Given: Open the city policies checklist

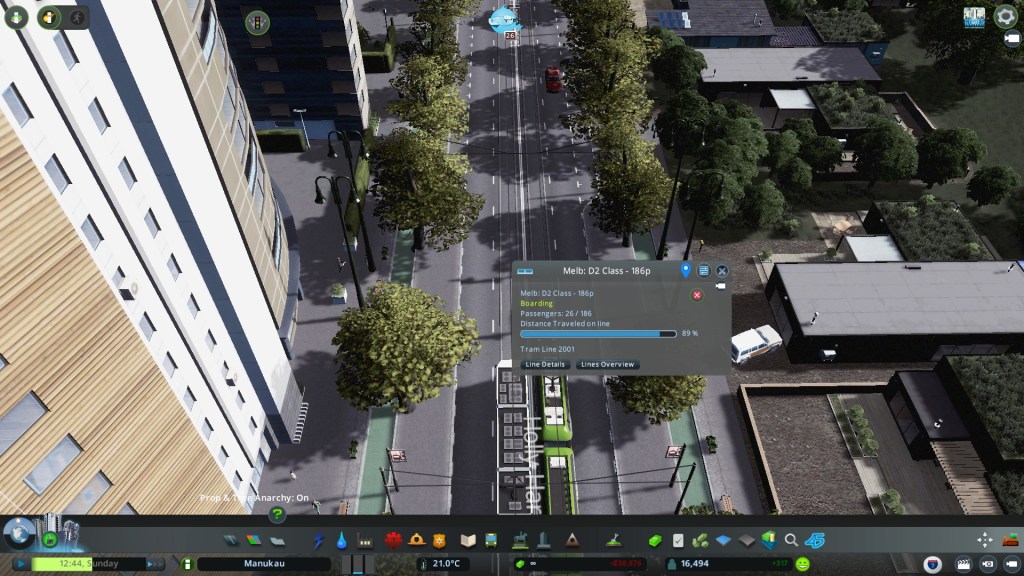Looking at the screenshot, I should point(678,540).
